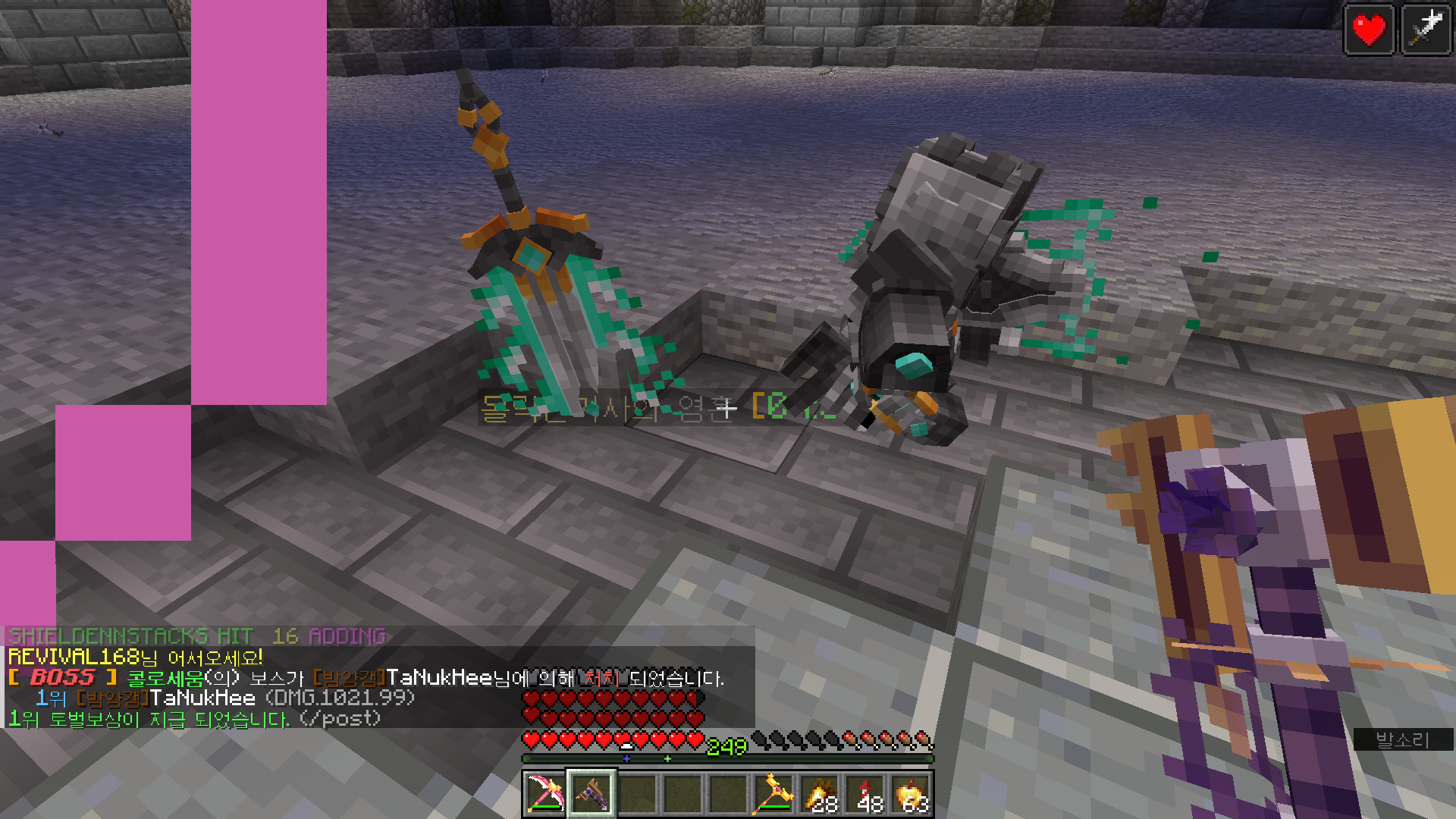Image resolution: width=1456 pixels, height=819 pixels.
Task: Select the pink bow hotbar slot
Action: coord(544,794)
